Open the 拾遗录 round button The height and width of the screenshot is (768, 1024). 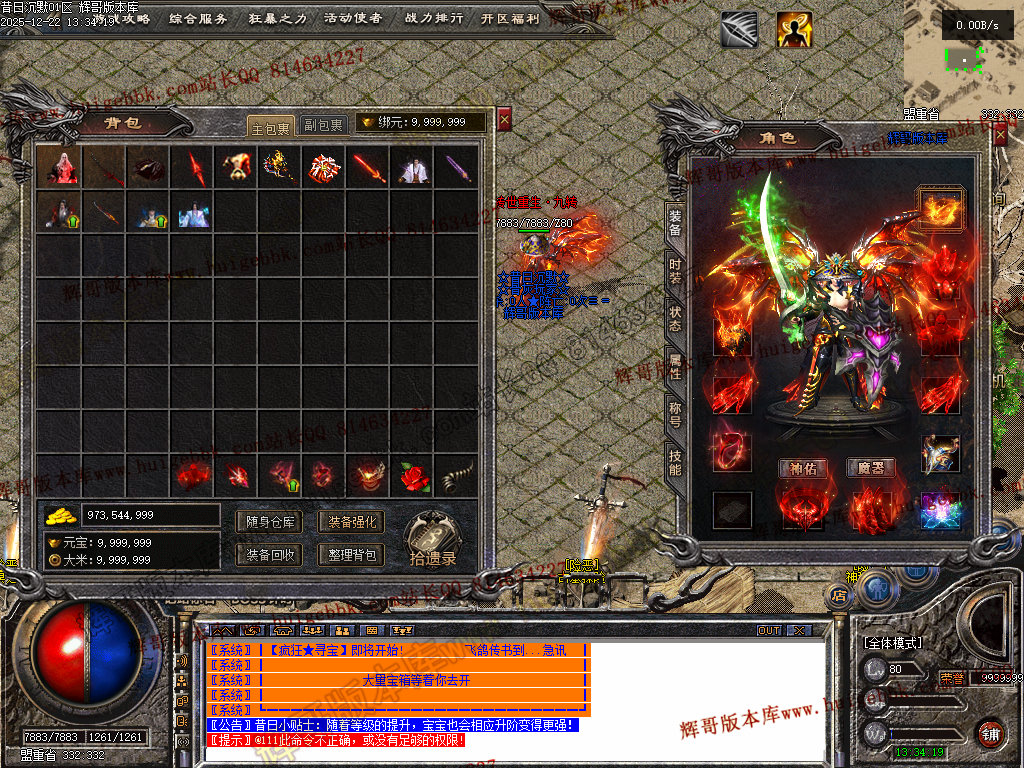(x=433, y=540)
